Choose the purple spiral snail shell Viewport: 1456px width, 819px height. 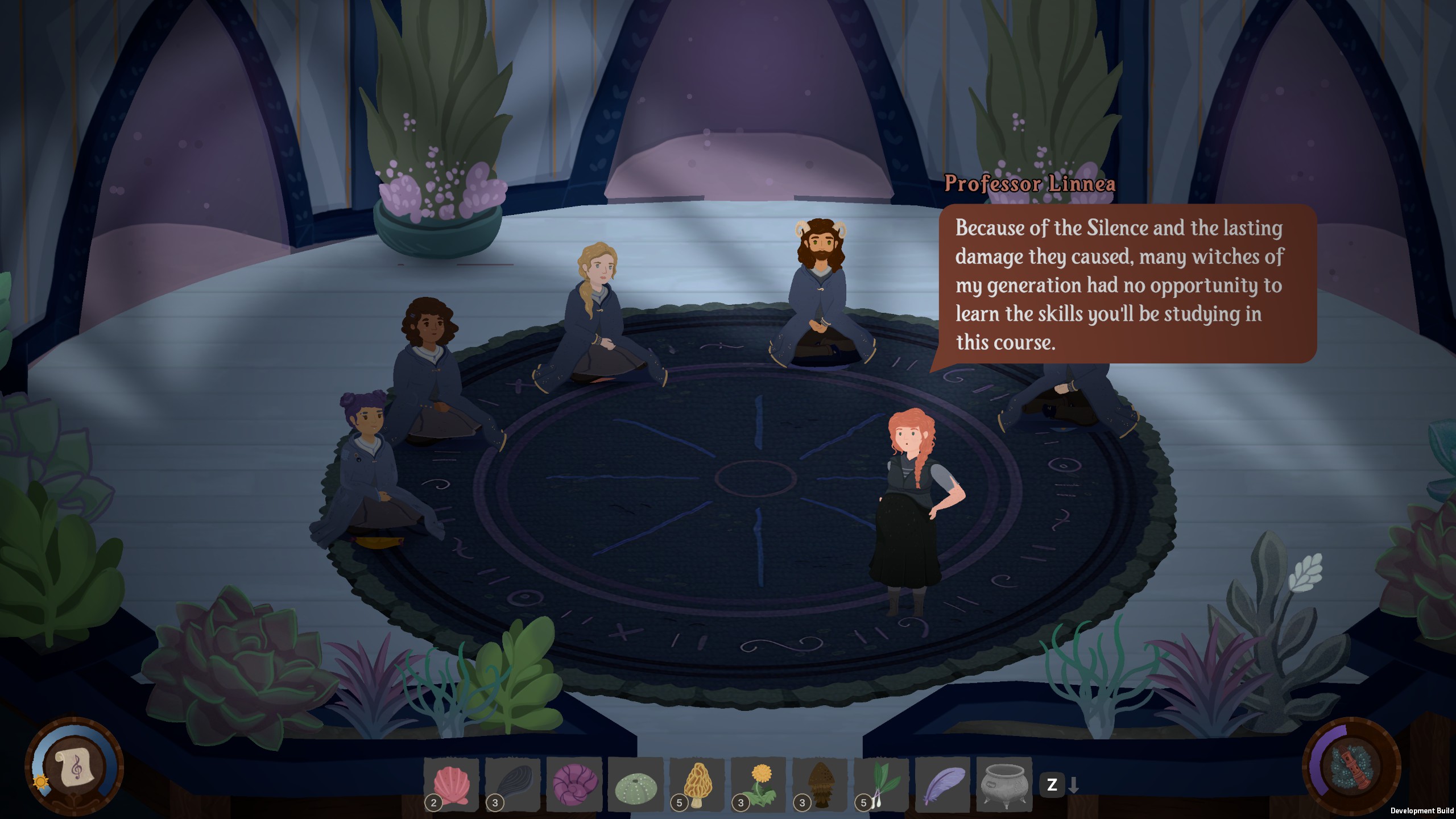tap(574, 785)
